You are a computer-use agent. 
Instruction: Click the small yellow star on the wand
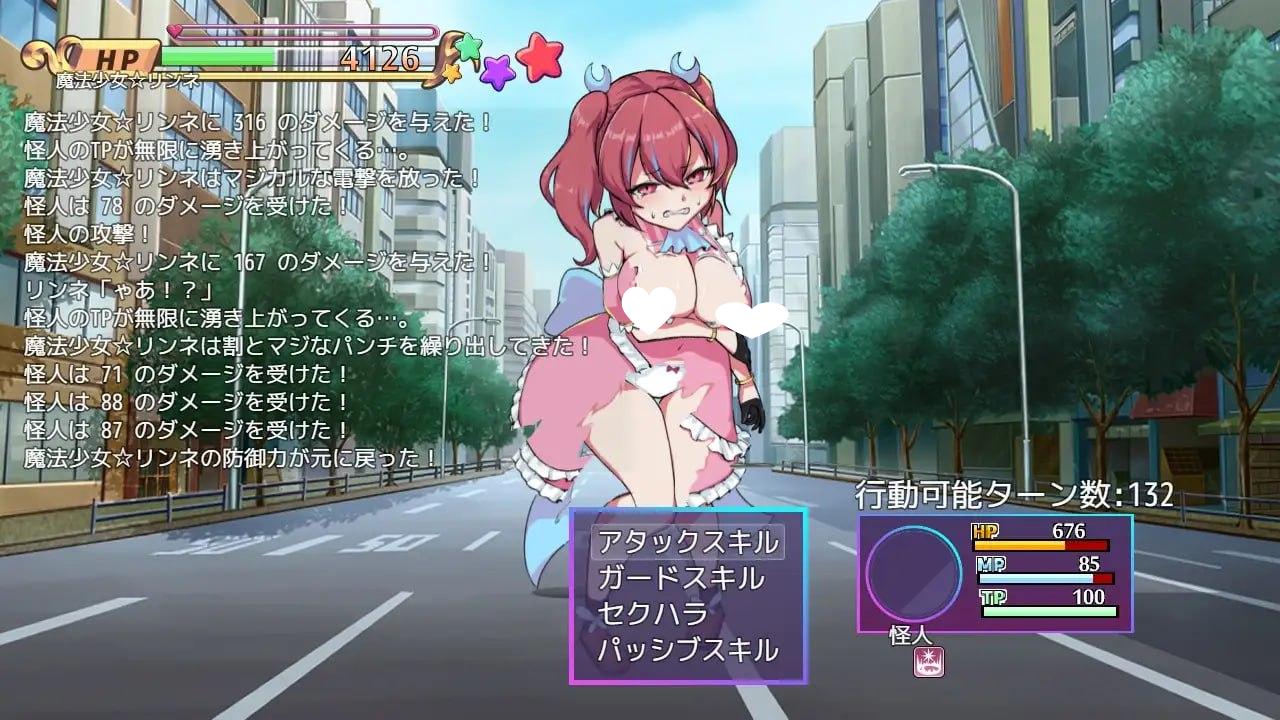pos(452,75)
